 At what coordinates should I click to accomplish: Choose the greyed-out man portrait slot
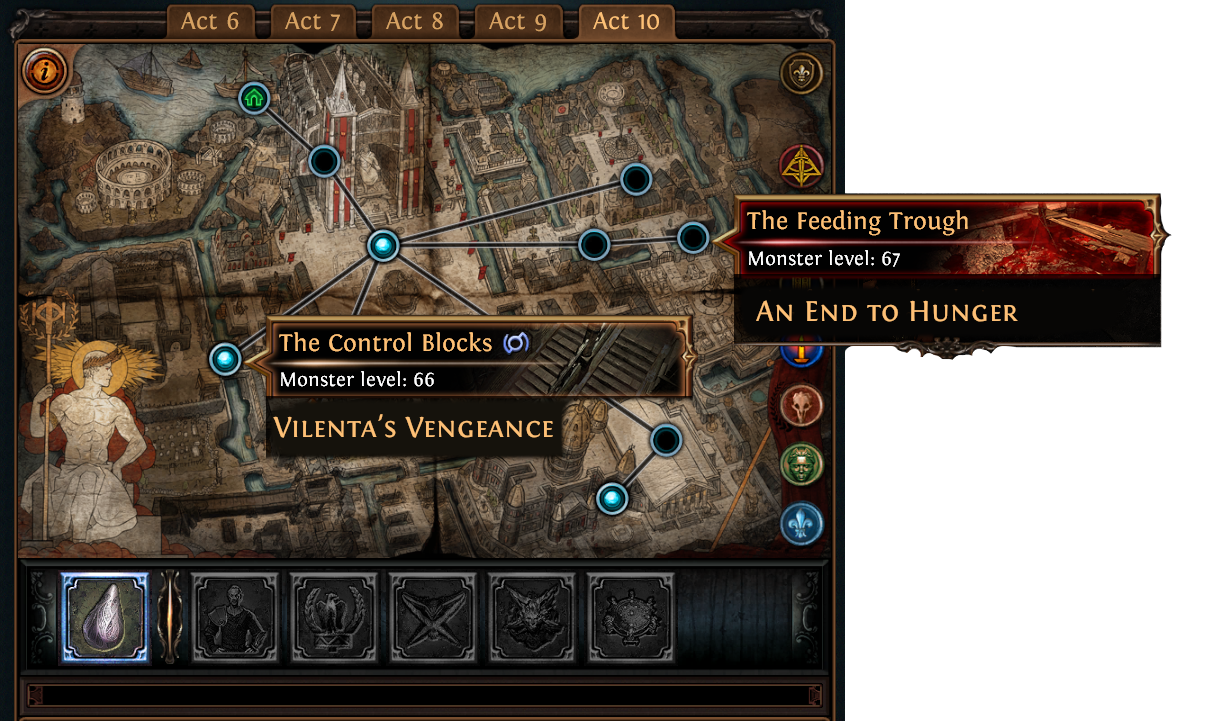pos(235,617)
